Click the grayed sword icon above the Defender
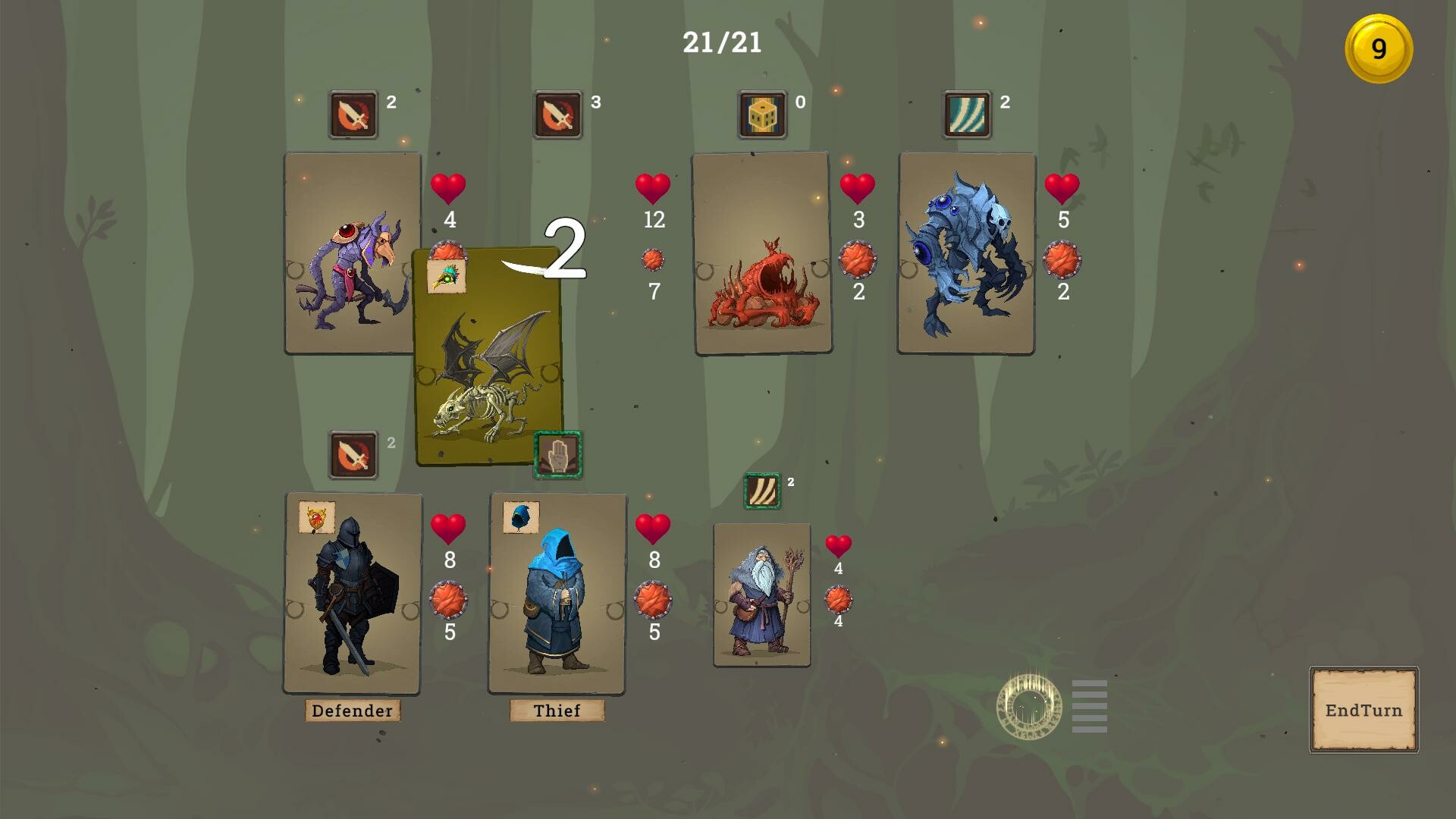 pyautogui.click(x=351, y=456)
